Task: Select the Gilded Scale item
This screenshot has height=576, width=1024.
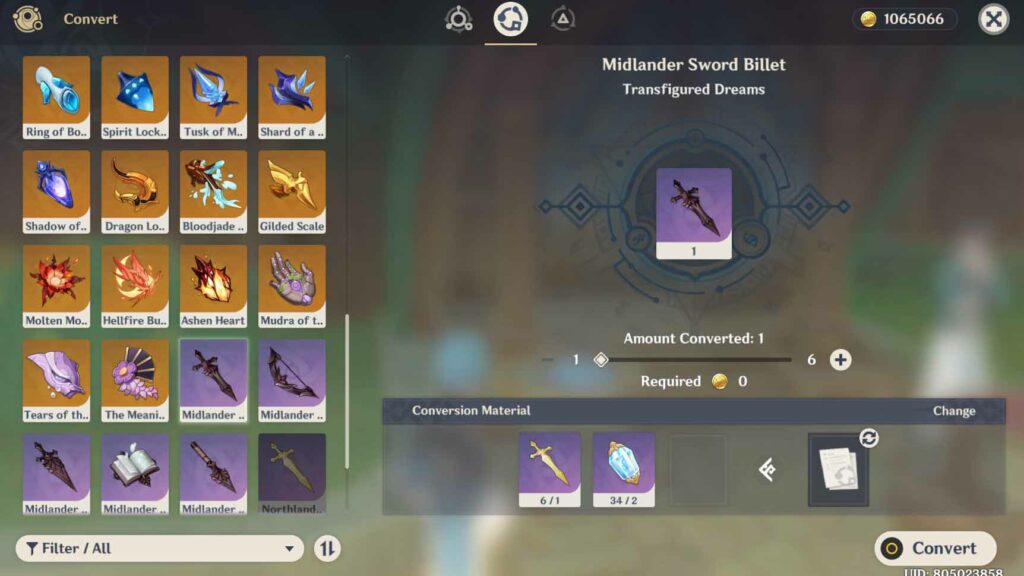Action: click(x=292, y=191)
